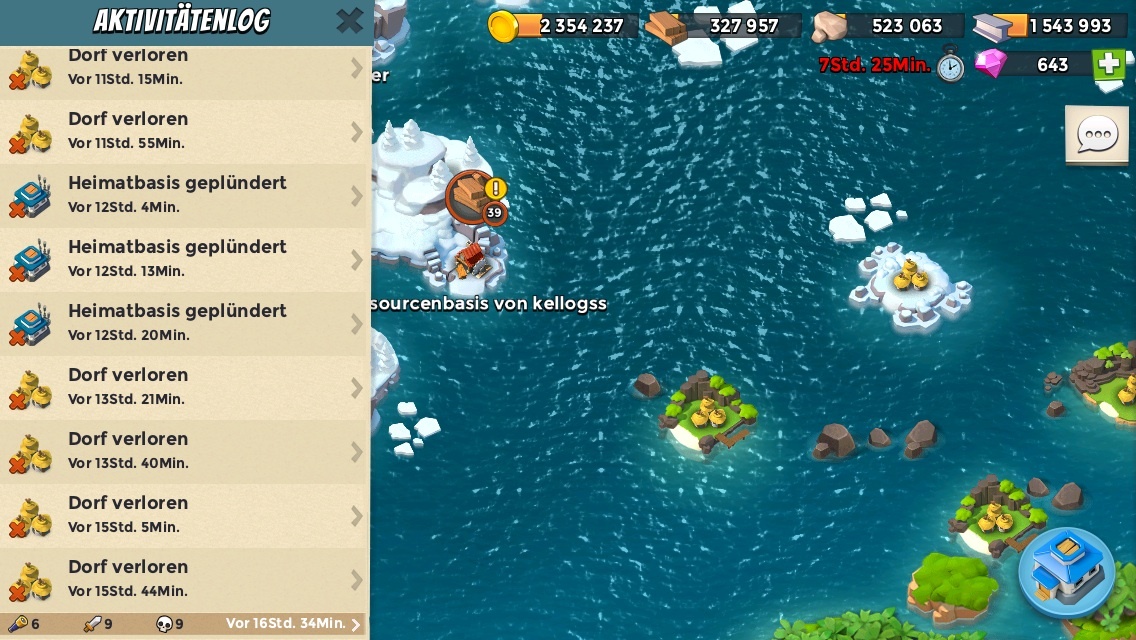This screenshot has width=1136, height=640.
Task: Tap the pink diamond gem icon
Action: [991, 64]
